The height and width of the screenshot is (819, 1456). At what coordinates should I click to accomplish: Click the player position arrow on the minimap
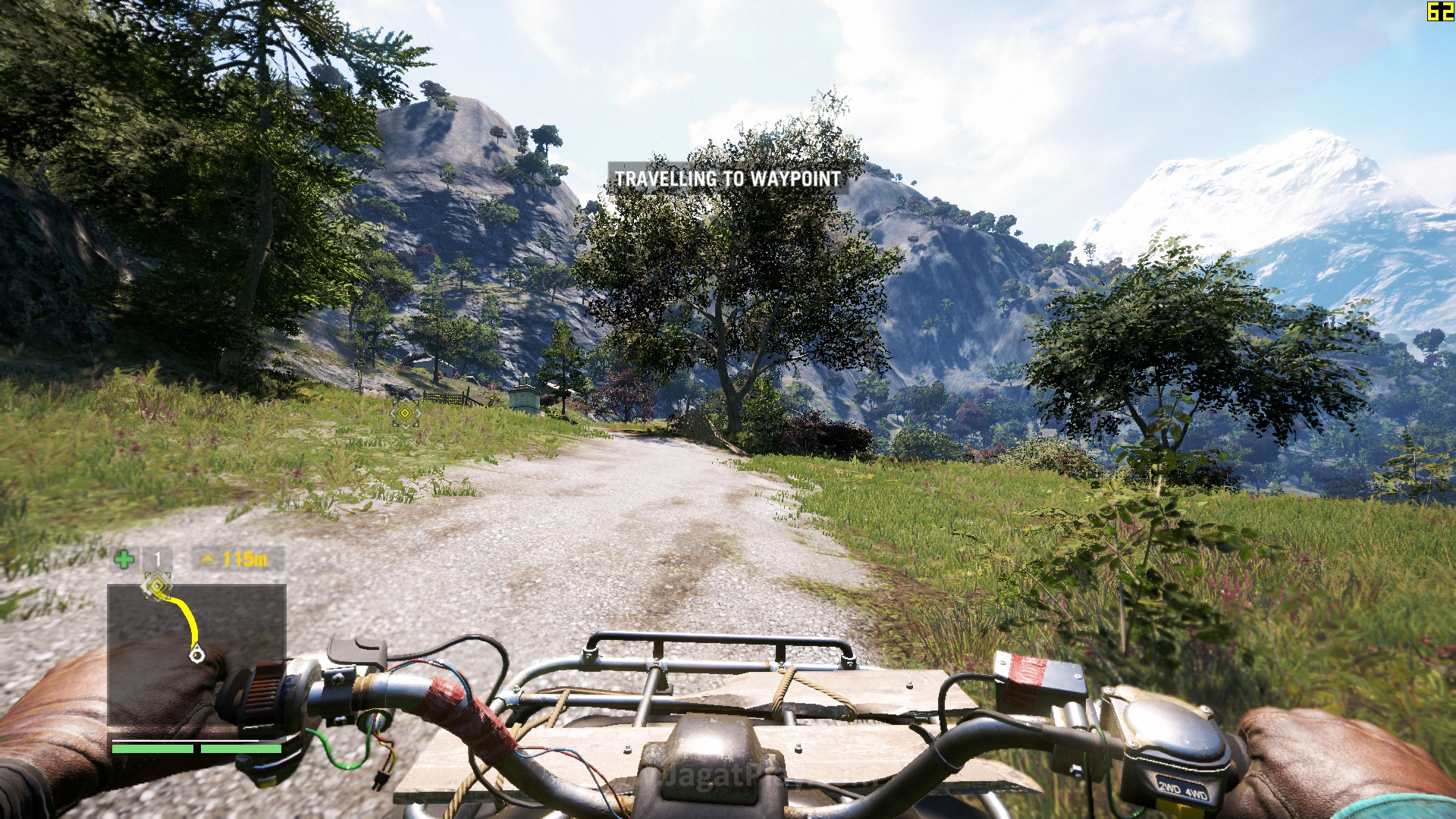coord(196,653)
